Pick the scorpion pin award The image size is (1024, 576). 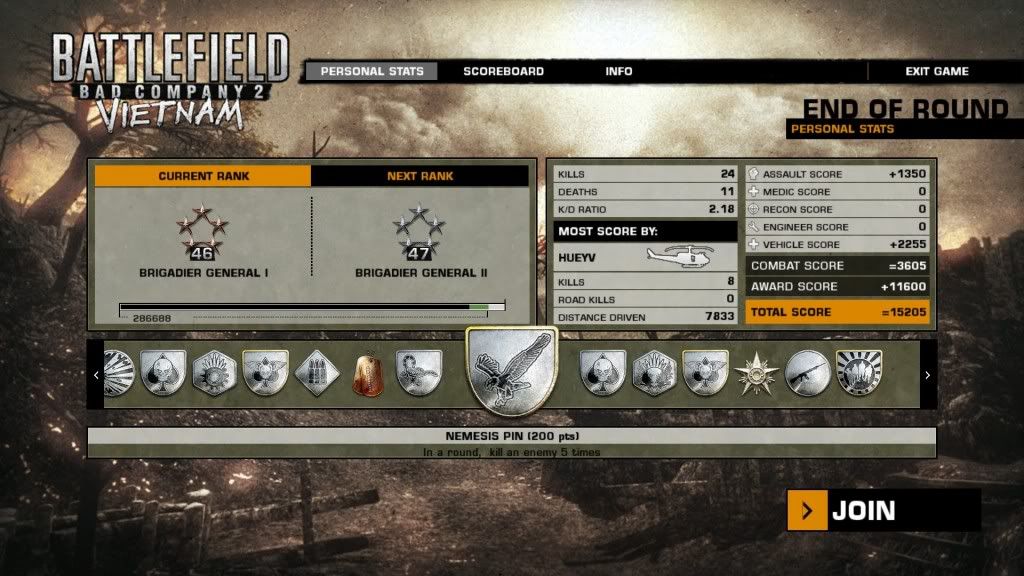[418, 373]
